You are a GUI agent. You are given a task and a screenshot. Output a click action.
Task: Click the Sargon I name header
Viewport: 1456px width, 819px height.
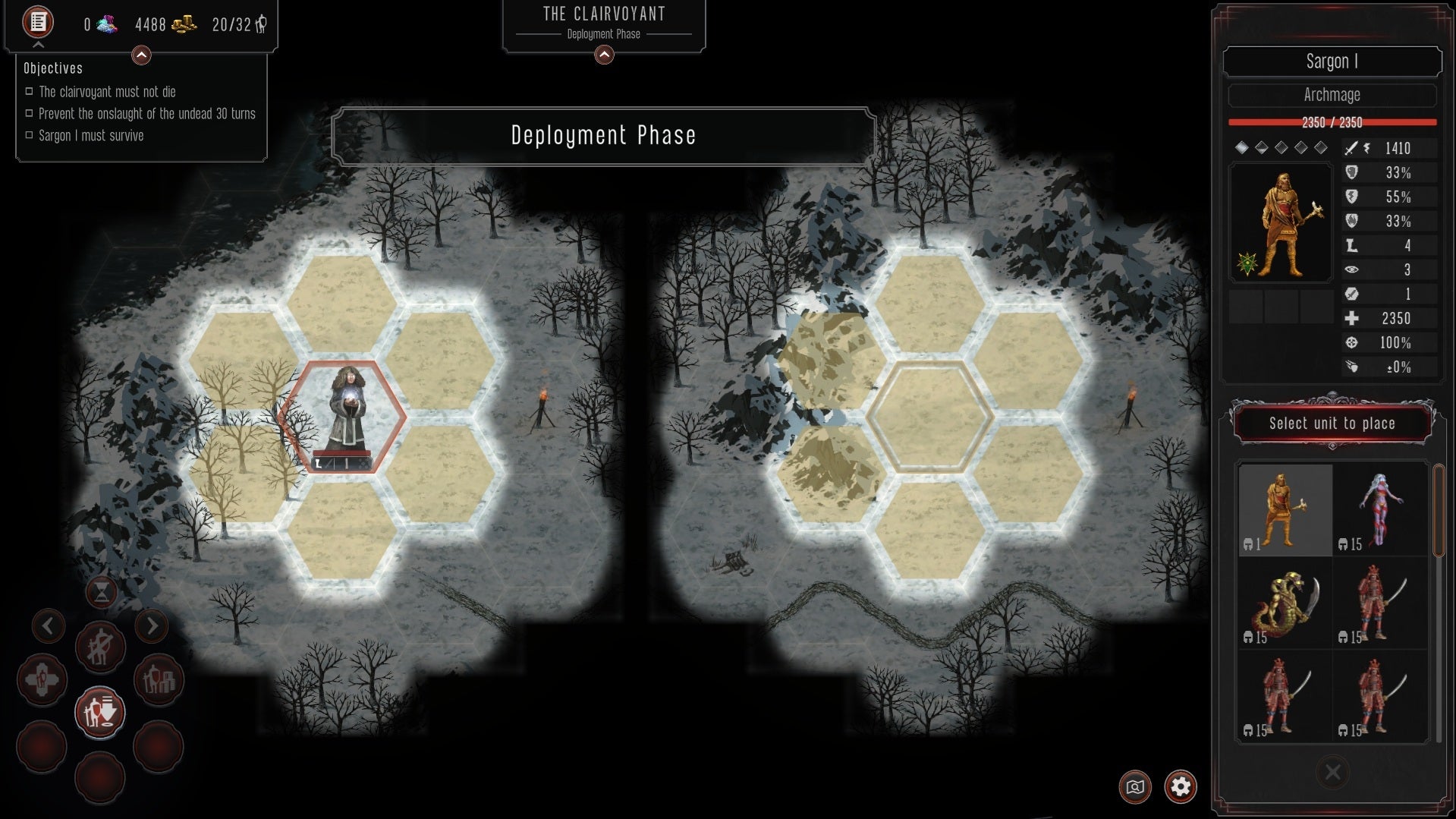(x=1332, y=61)
